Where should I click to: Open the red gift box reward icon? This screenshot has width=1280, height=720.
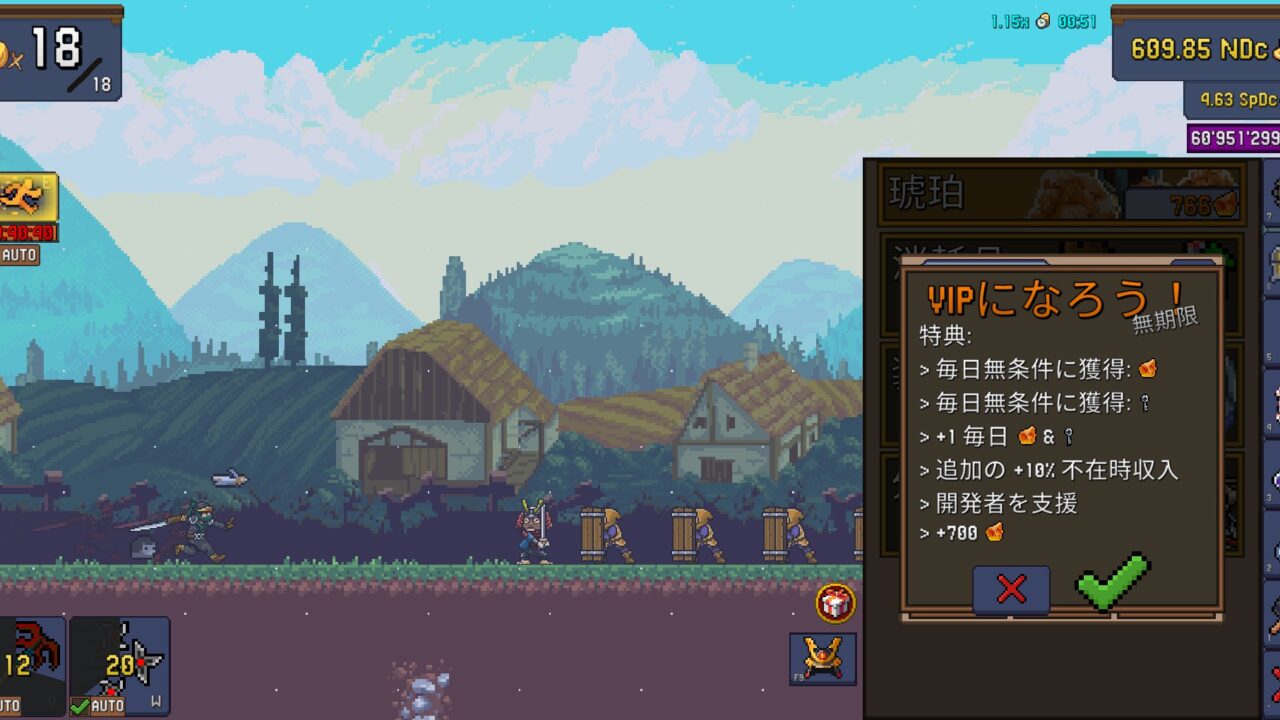[835, 603]
